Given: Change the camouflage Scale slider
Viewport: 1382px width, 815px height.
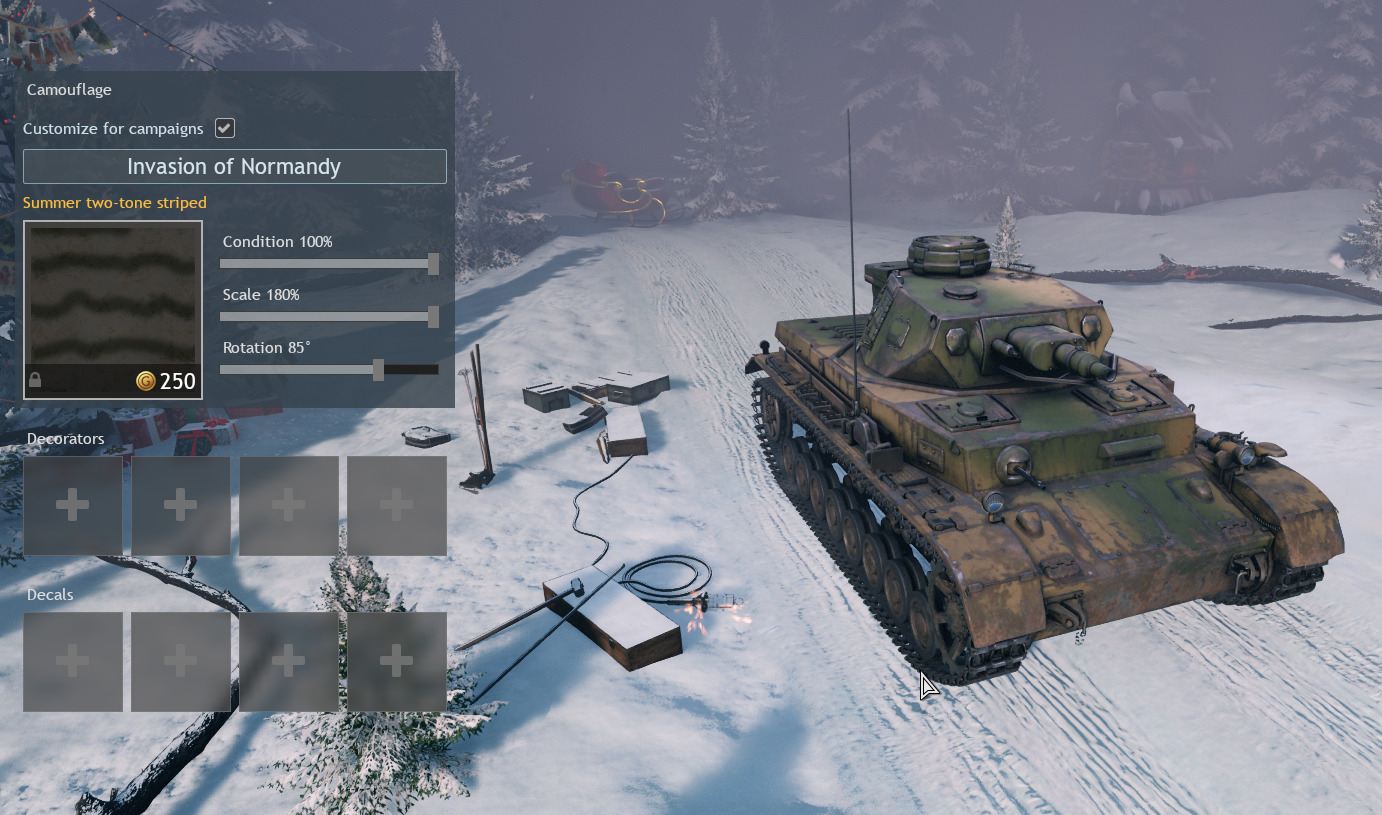Looking at the screenshot, I should click(x=433, y=317).
